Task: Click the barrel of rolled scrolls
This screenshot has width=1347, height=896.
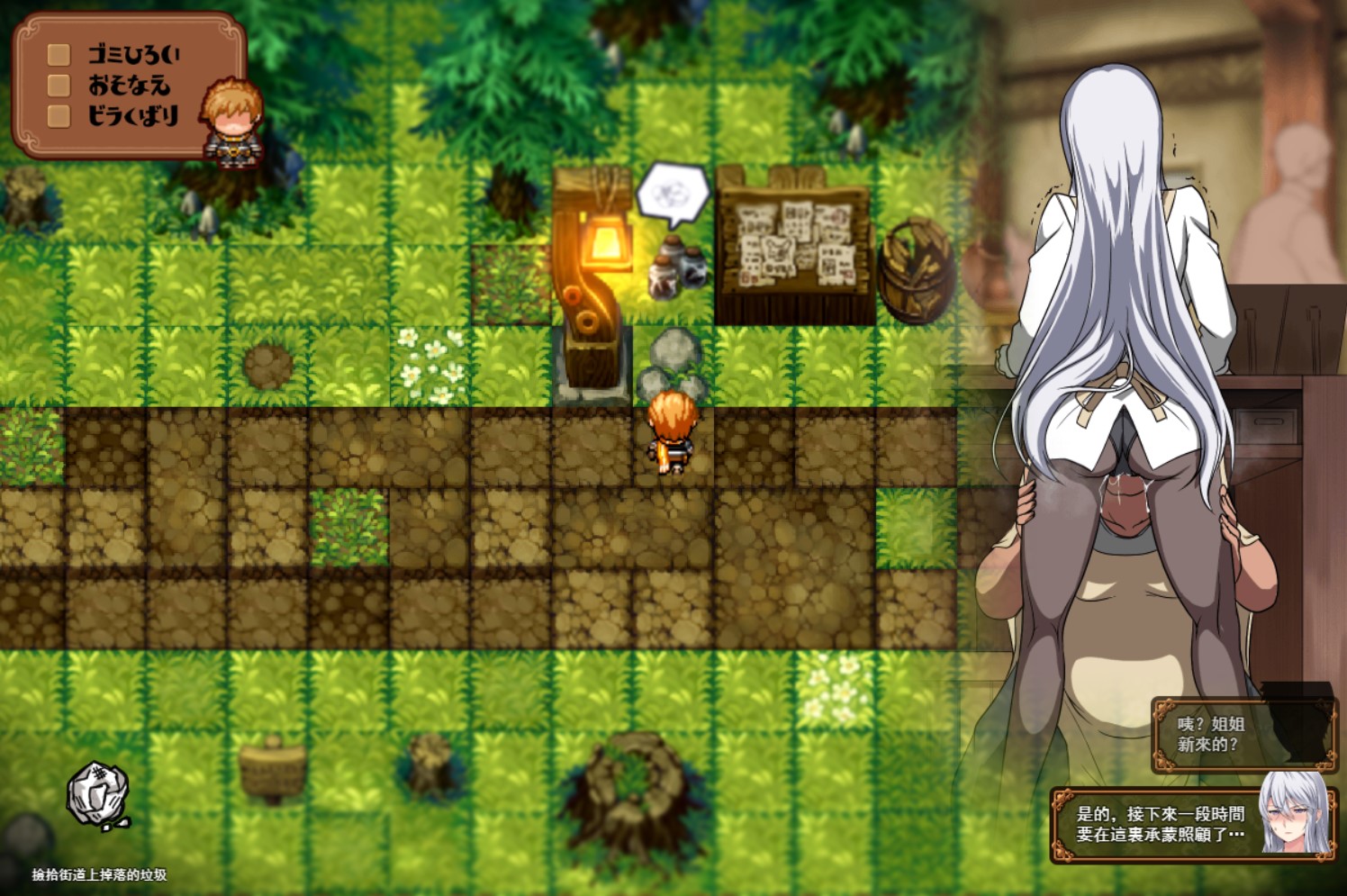Action: [912, 270]
